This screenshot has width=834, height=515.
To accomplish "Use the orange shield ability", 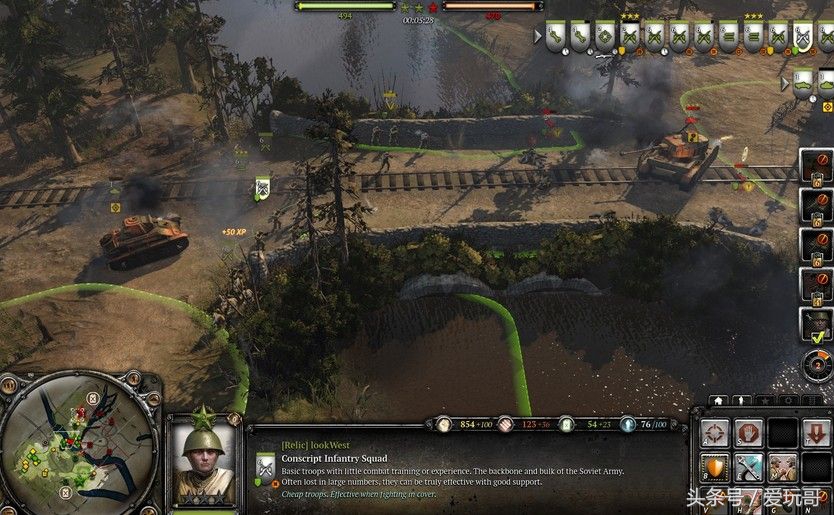I will point(714,468).
